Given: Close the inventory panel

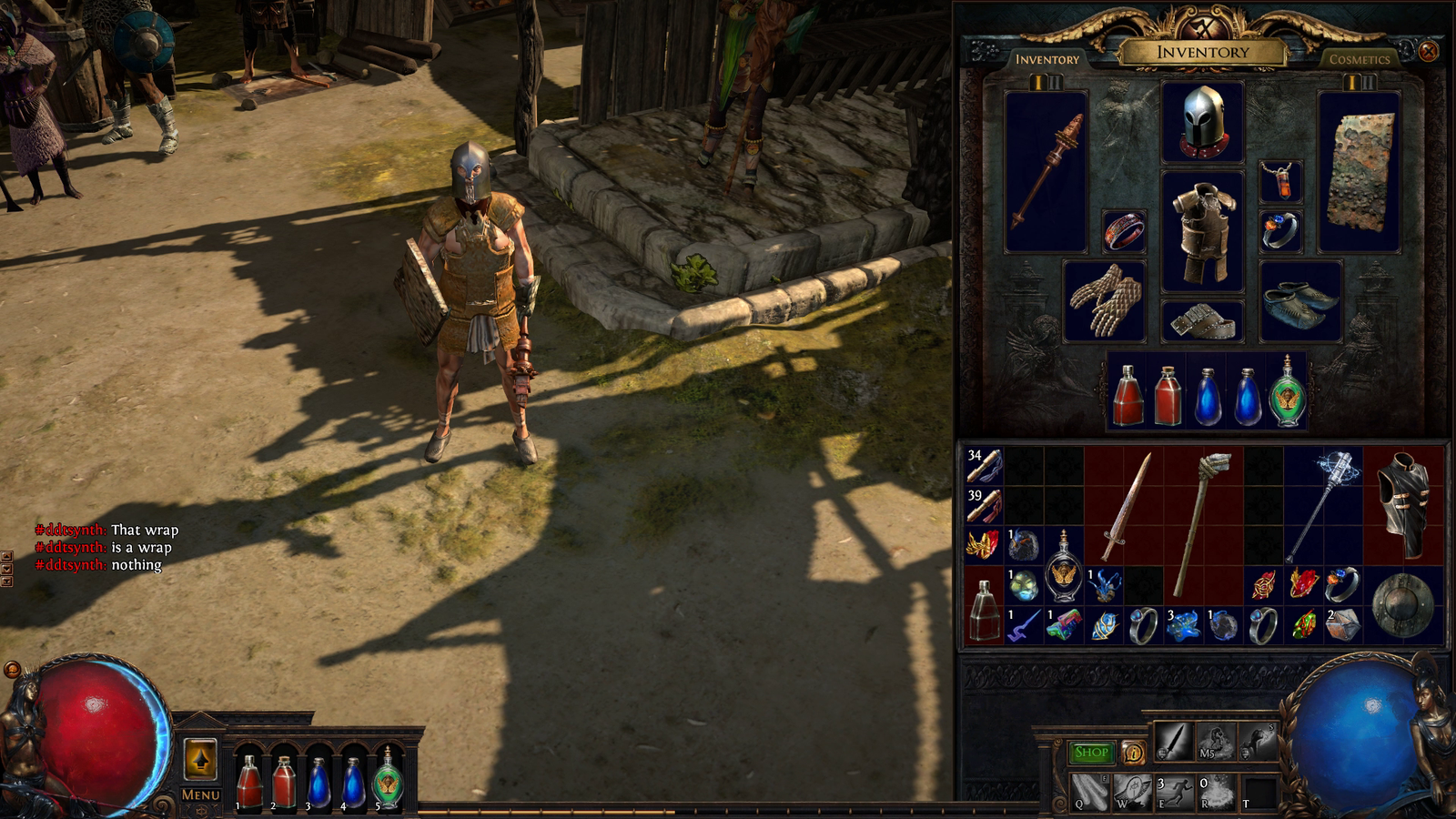Looking at the screenshot, I should [x=1429, y=52].
